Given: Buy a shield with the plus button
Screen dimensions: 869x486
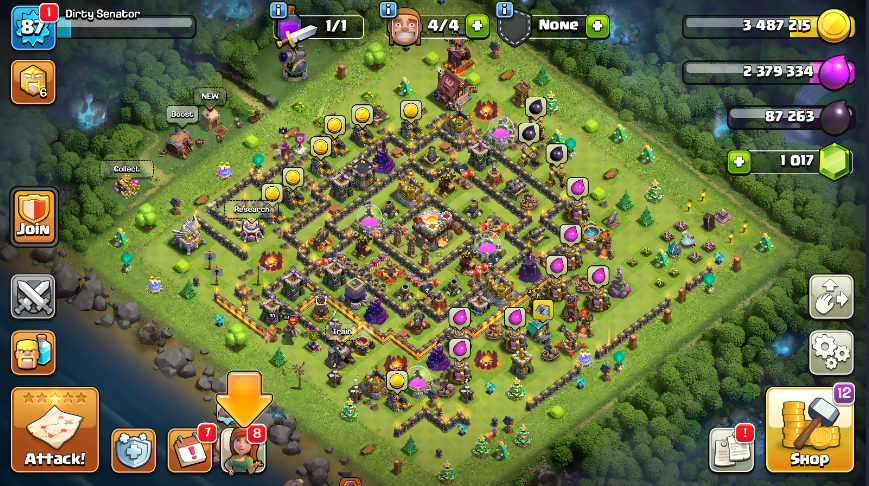Looking at the screenshot, I should pos(597,26).
